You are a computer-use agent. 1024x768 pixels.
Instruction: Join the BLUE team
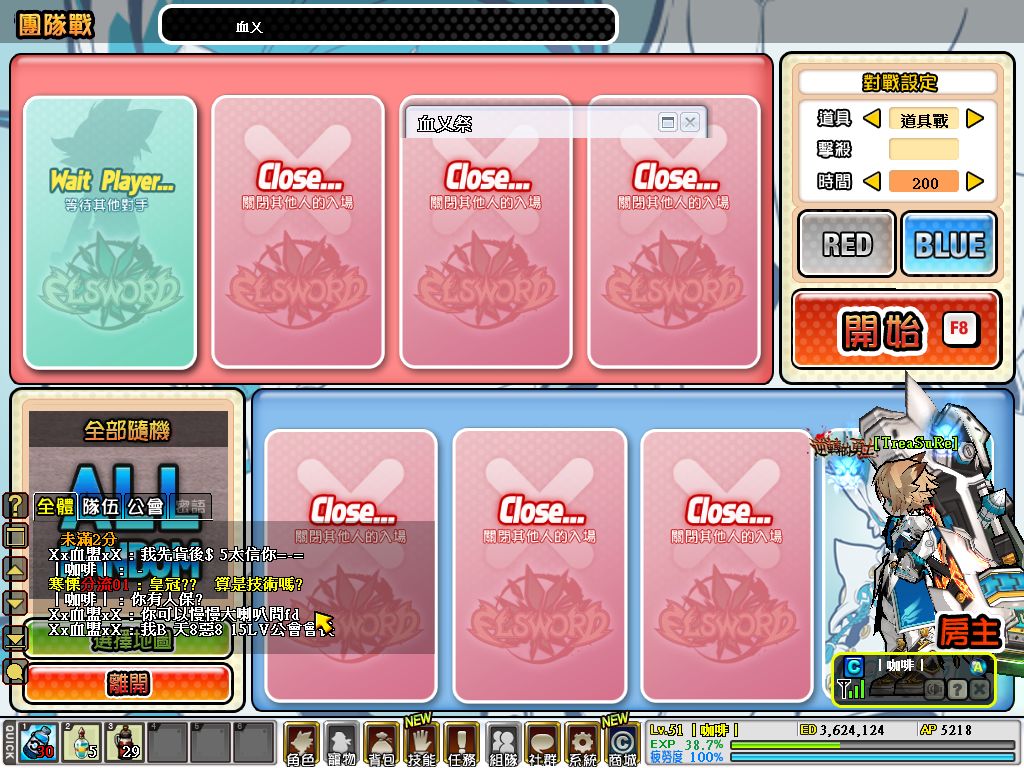949,244
